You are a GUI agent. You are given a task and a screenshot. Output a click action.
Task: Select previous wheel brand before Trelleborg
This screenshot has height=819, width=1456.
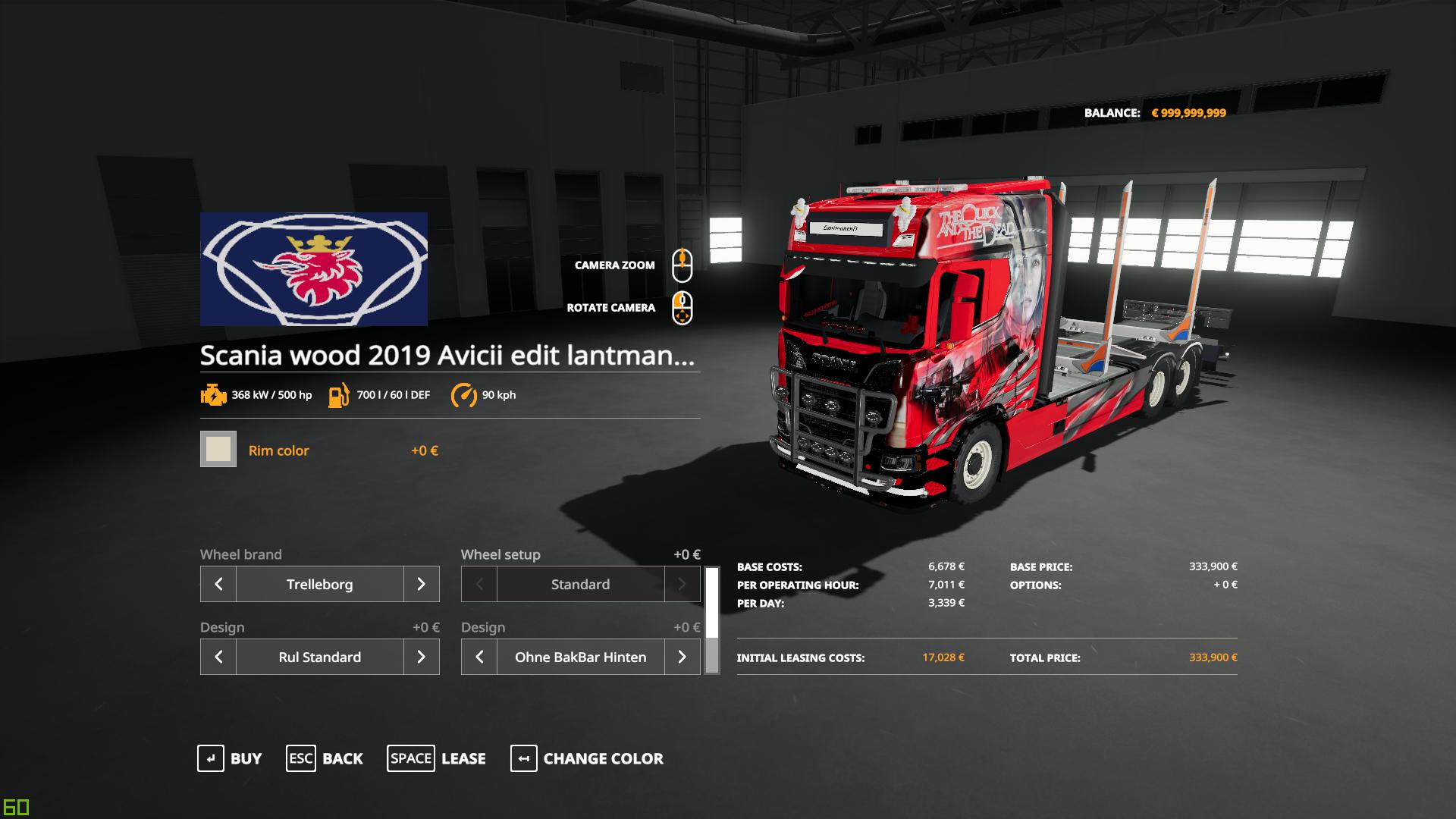pyautogui.click(x=218, y=584)
